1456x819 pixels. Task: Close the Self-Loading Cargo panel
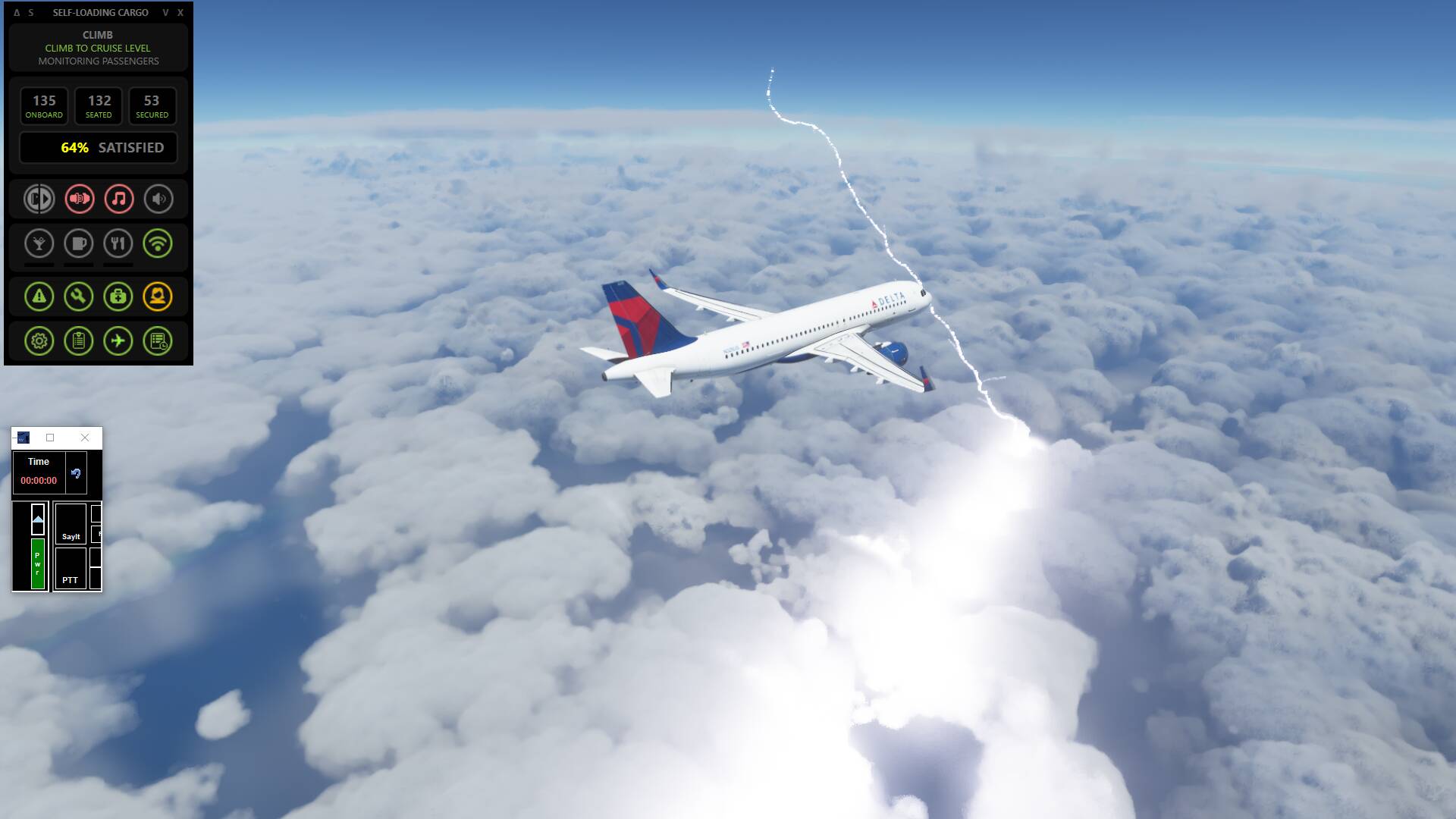(x=180, y=13)
